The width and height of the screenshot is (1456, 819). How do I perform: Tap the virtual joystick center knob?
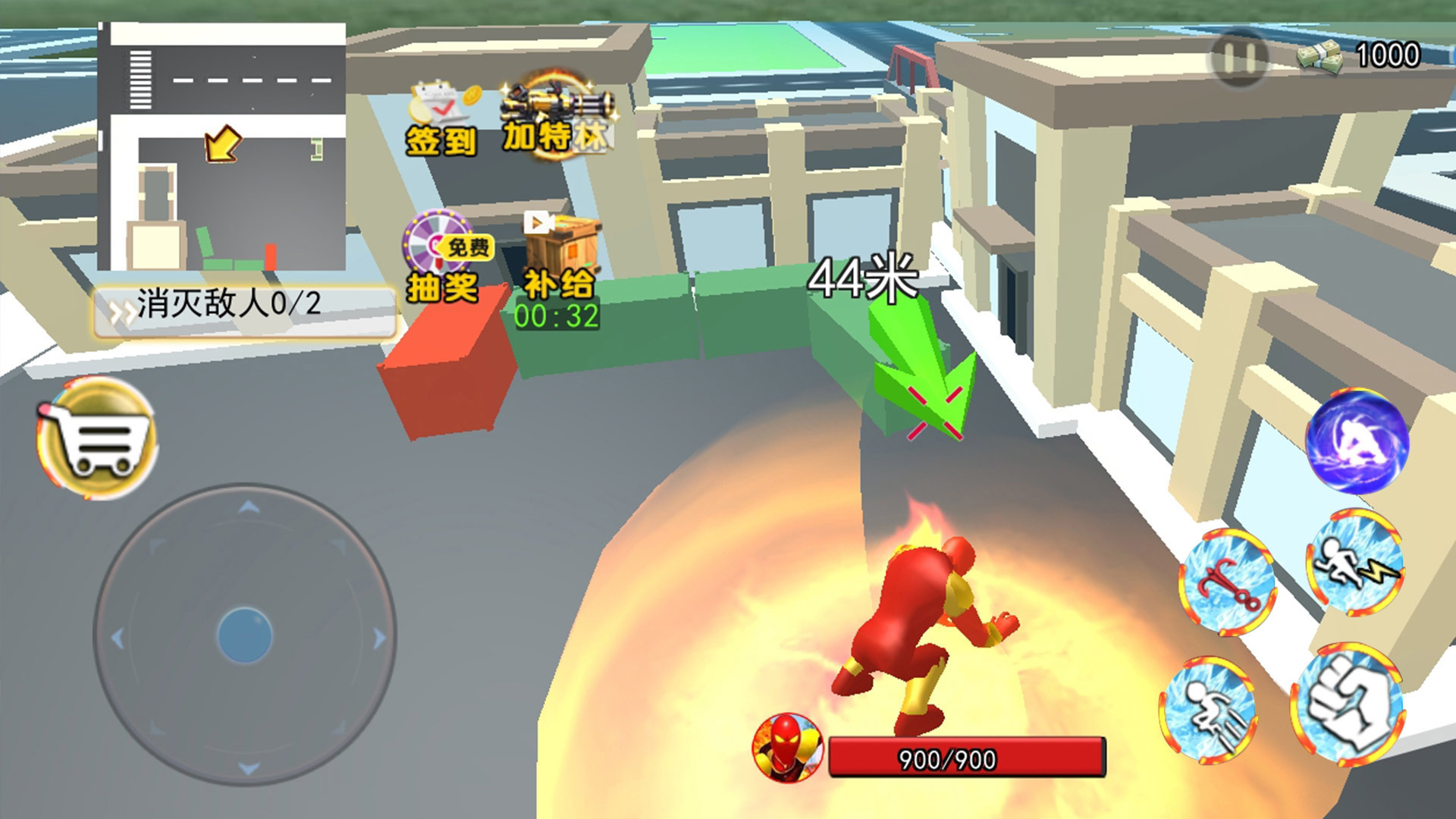point(244,635)
